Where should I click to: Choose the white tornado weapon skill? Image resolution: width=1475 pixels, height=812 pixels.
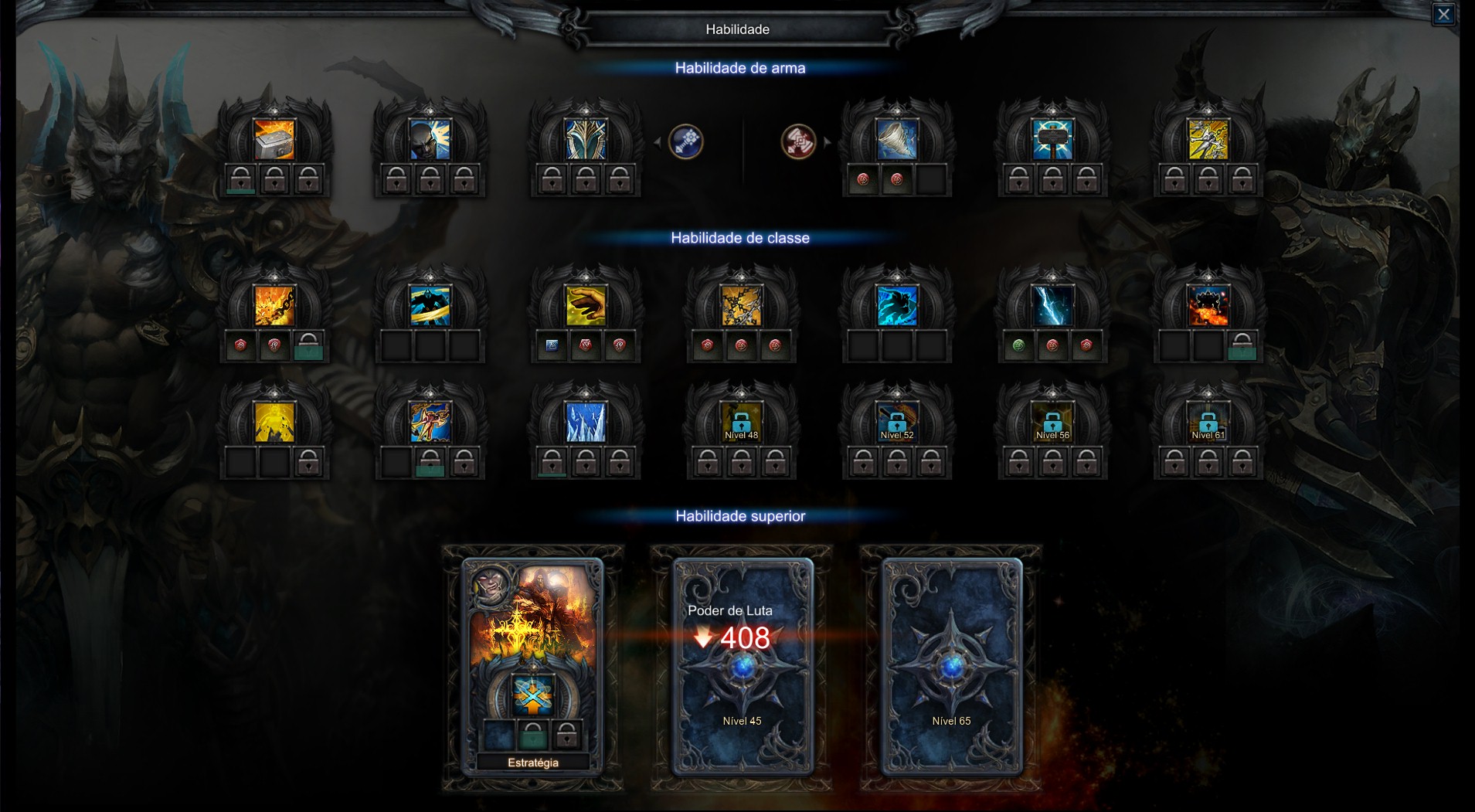coord(897,140)
